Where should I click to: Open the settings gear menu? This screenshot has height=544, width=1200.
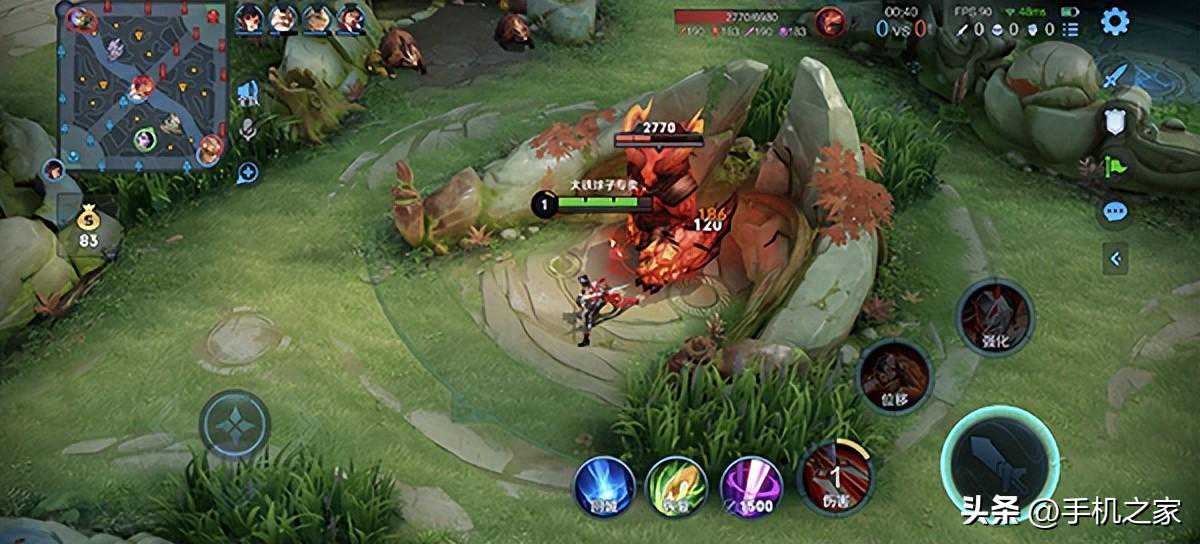coord(1115,21)
